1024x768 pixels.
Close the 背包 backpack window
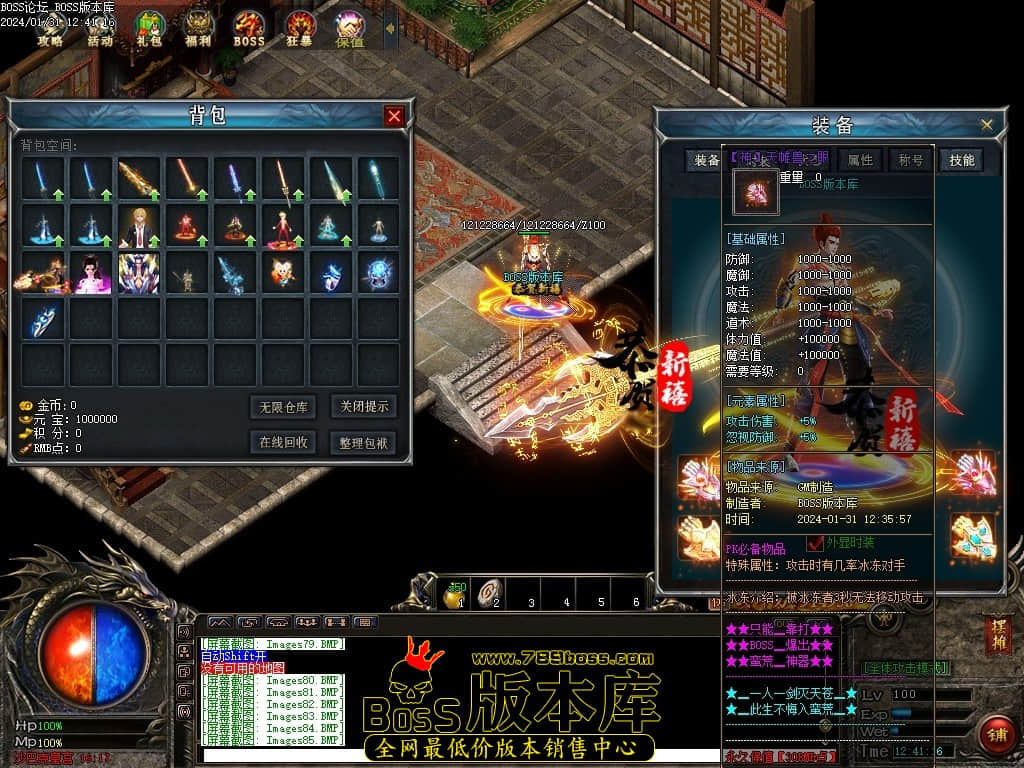coord(394,116)
